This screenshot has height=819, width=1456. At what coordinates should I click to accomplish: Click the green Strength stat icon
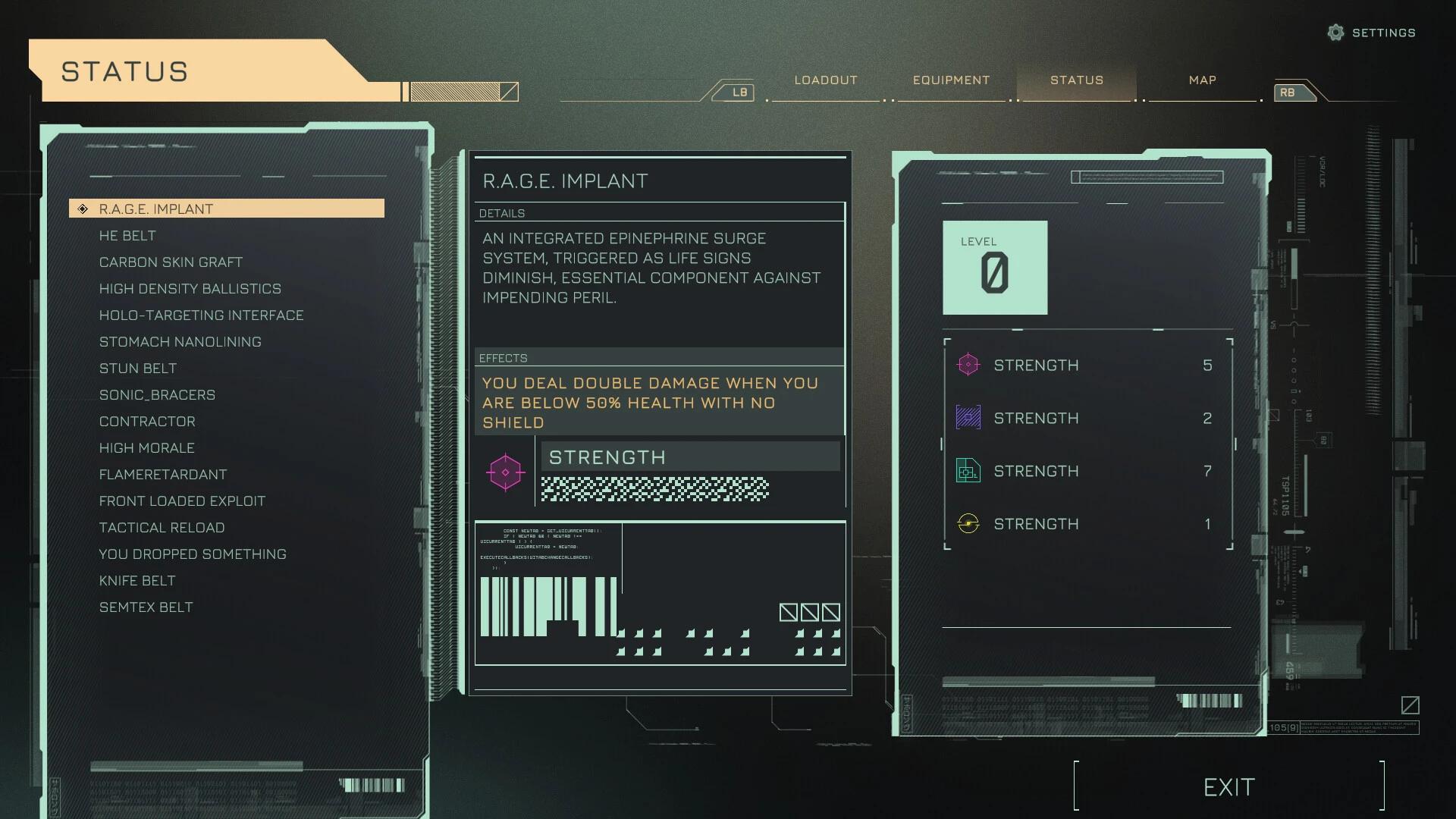[970, 471]
